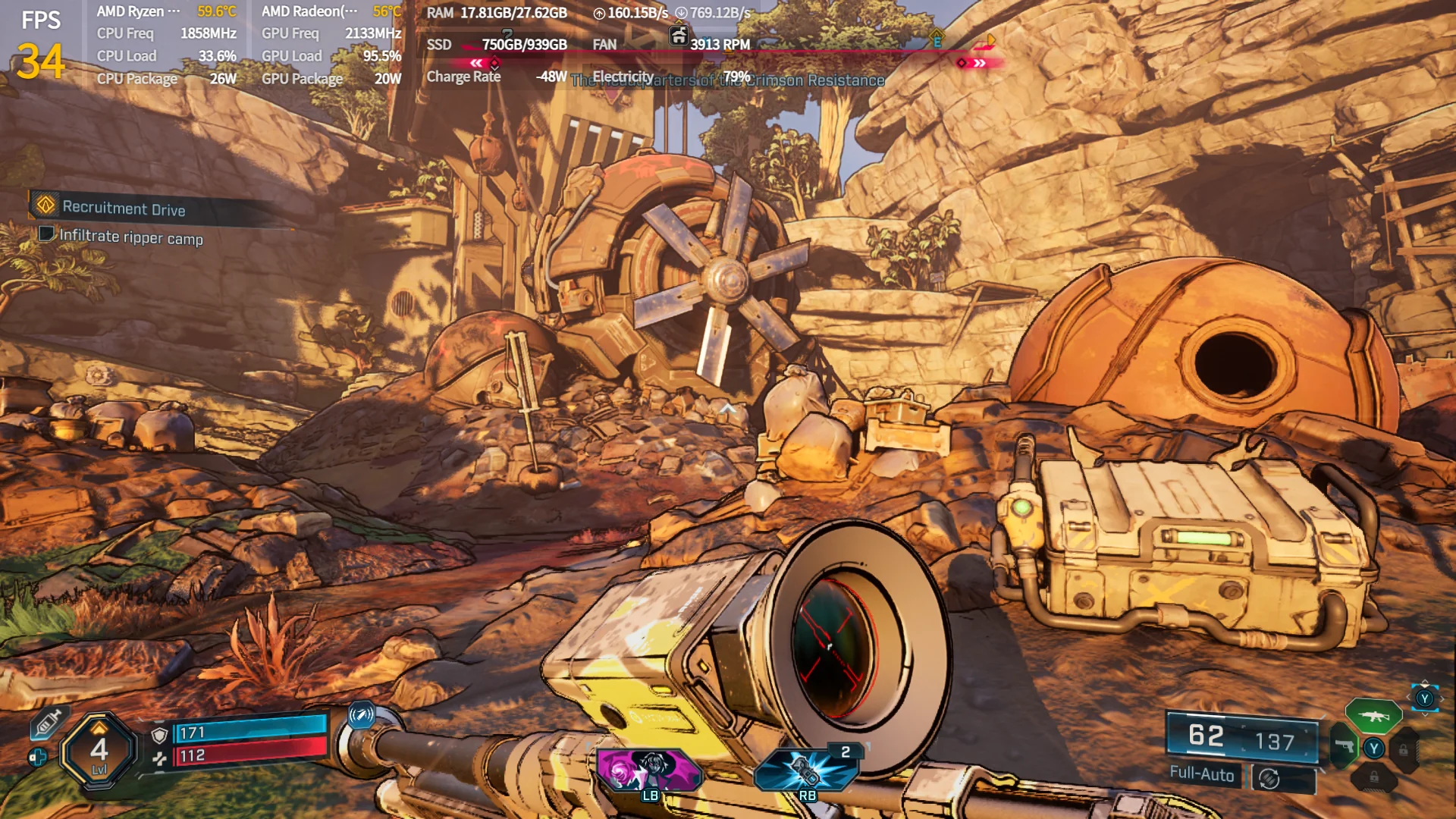Viewport: 1456px width, 819px height.
Task: Open the weapon selector with the Y button
Action: (1374, 747)
